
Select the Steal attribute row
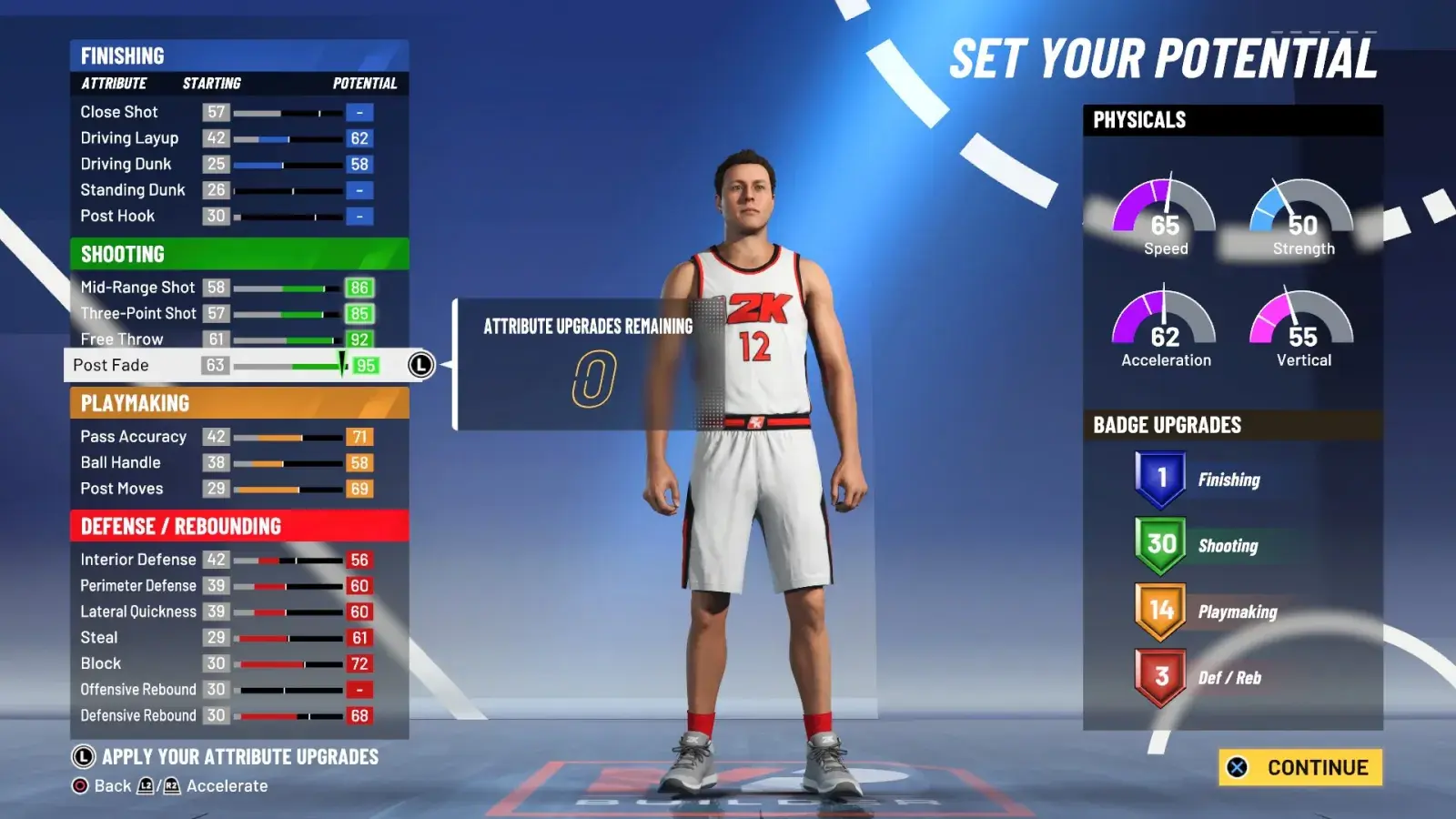[x=99, y=638]
